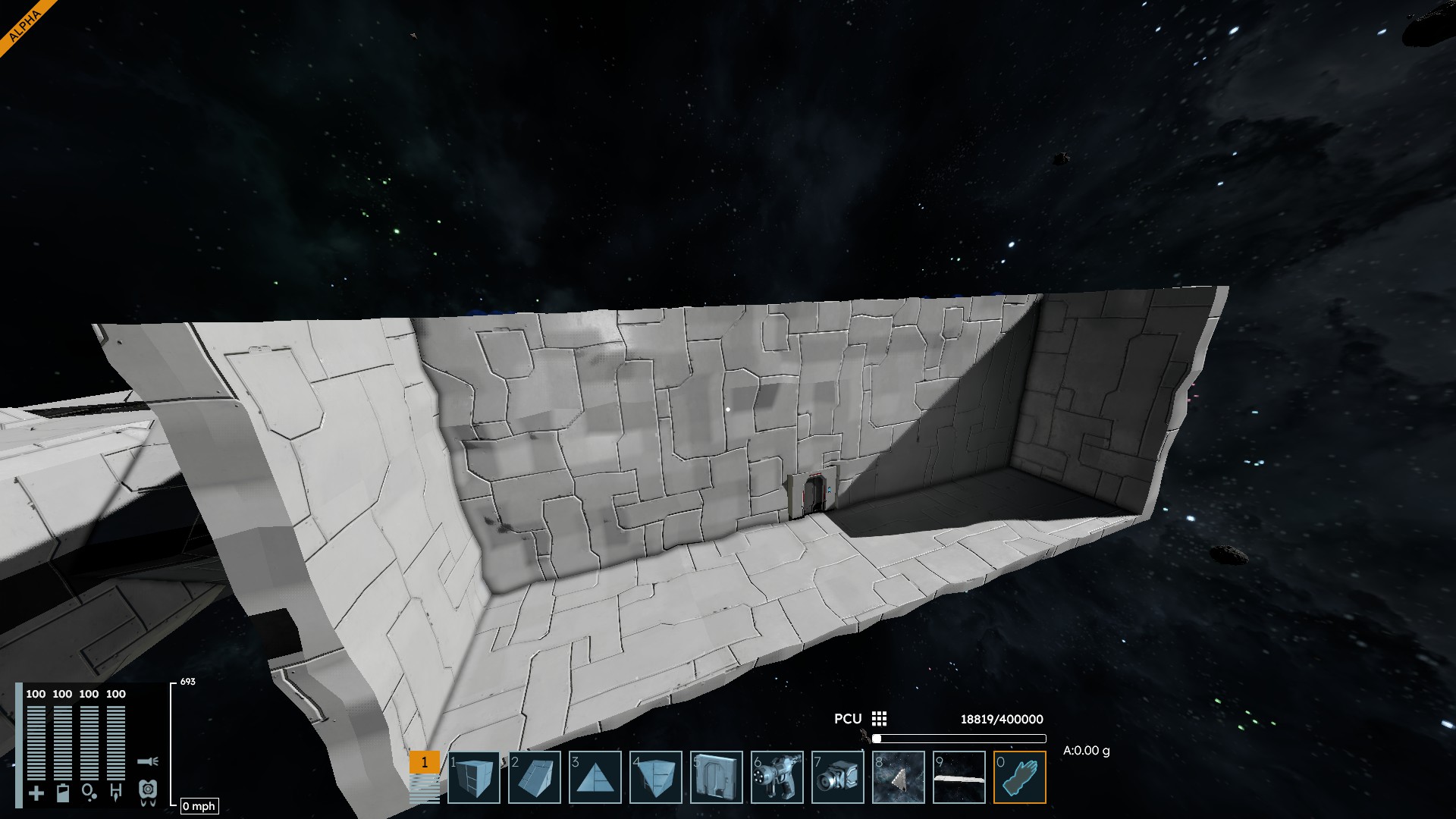The width and height of the screenshot is (1456, 819).
Task: Select the flat white ship blueprint slot
Action: point(959,777)
